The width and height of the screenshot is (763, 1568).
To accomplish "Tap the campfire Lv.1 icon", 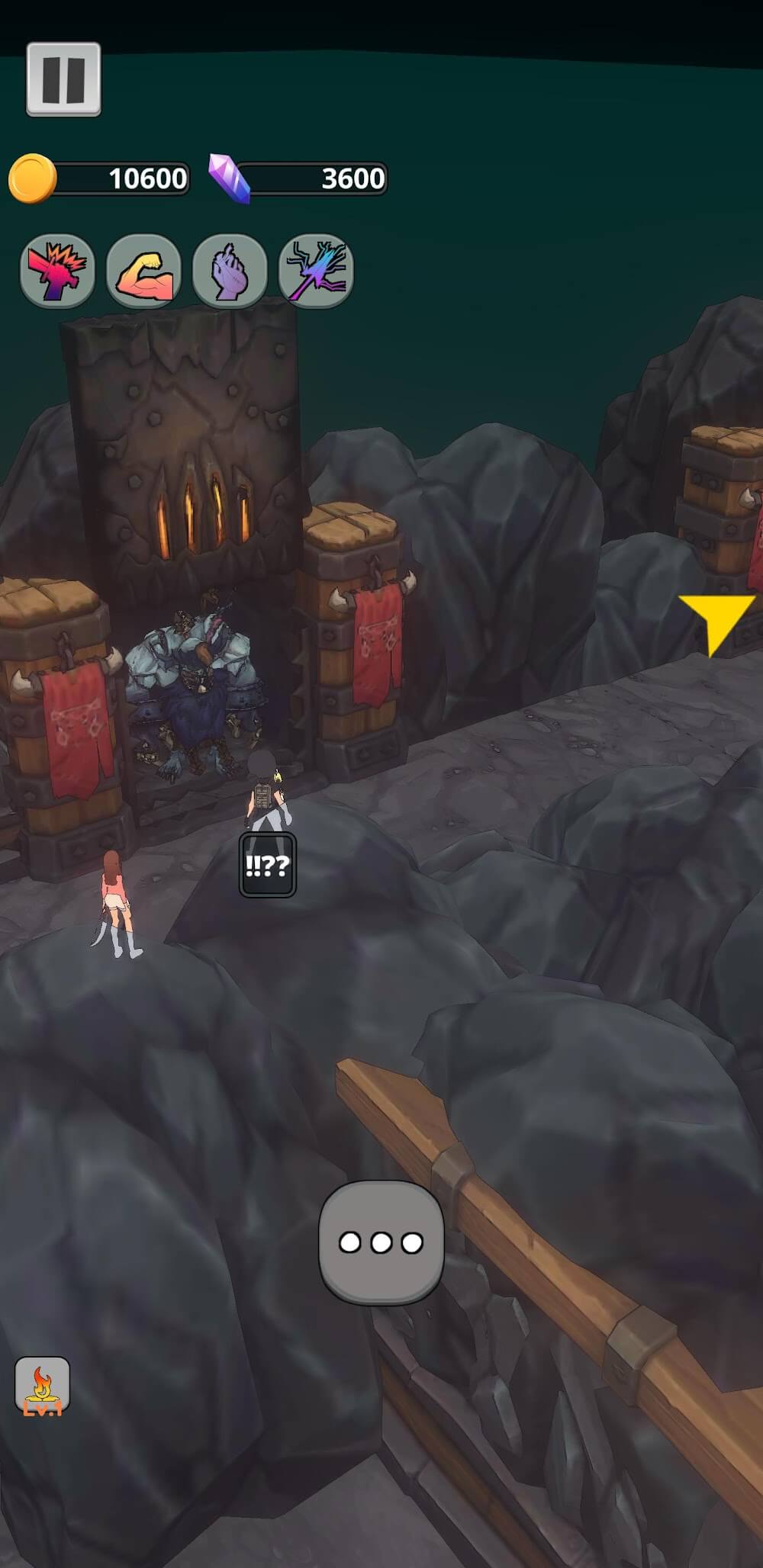I will pos(43,1384).
